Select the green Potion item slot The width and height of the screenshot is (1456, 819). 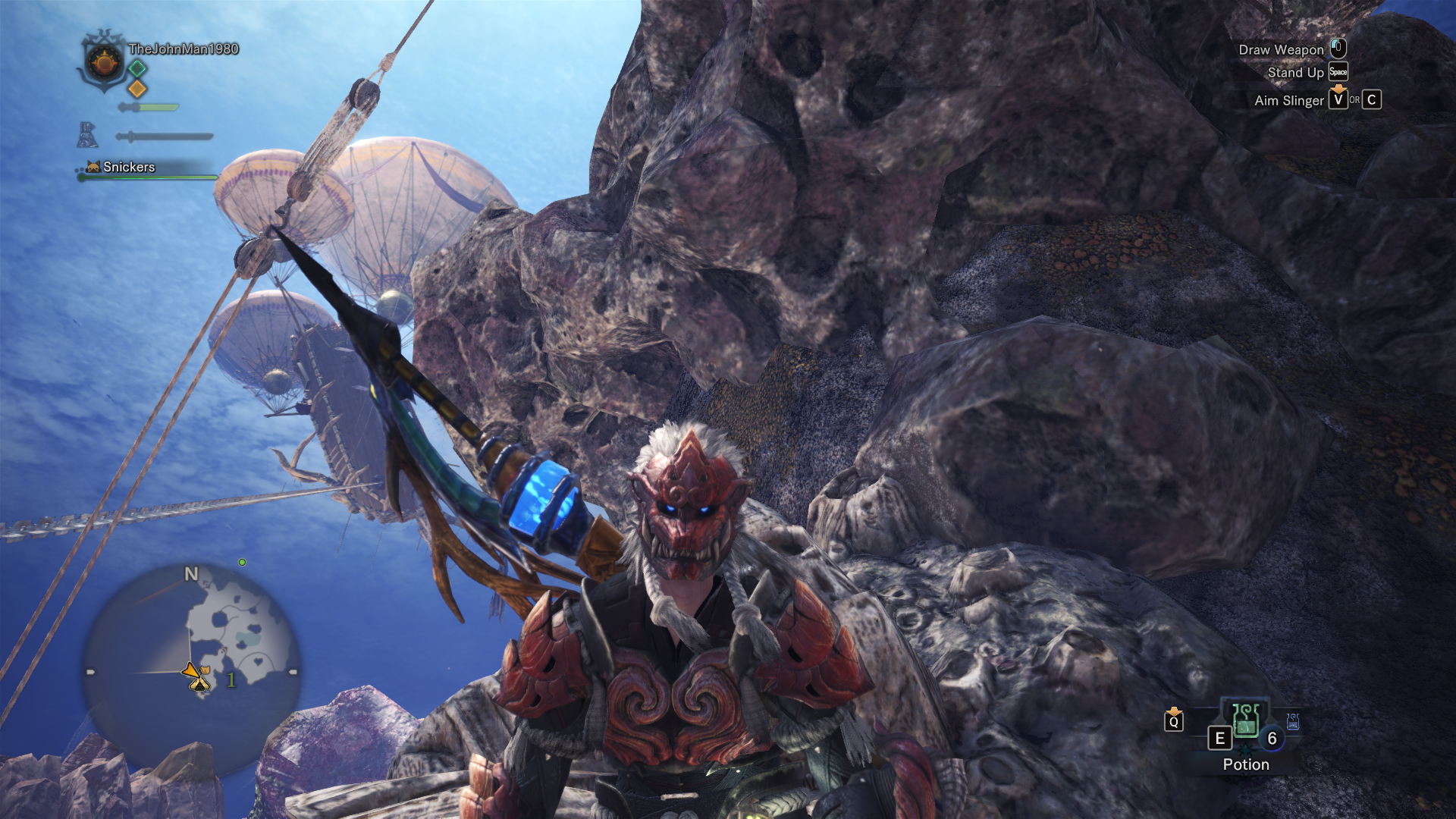[x=1245, y=720]
